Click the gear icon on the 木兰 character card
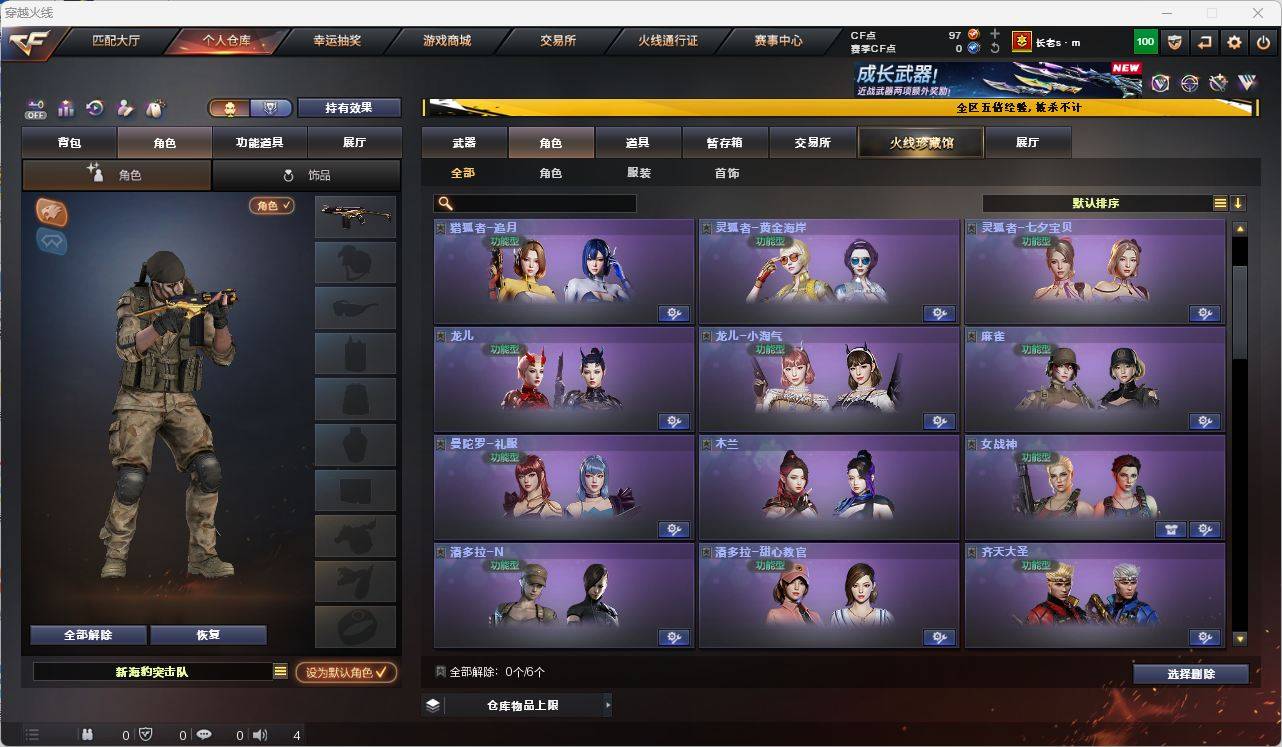1282x747 pixels. (x=939, y=529)
